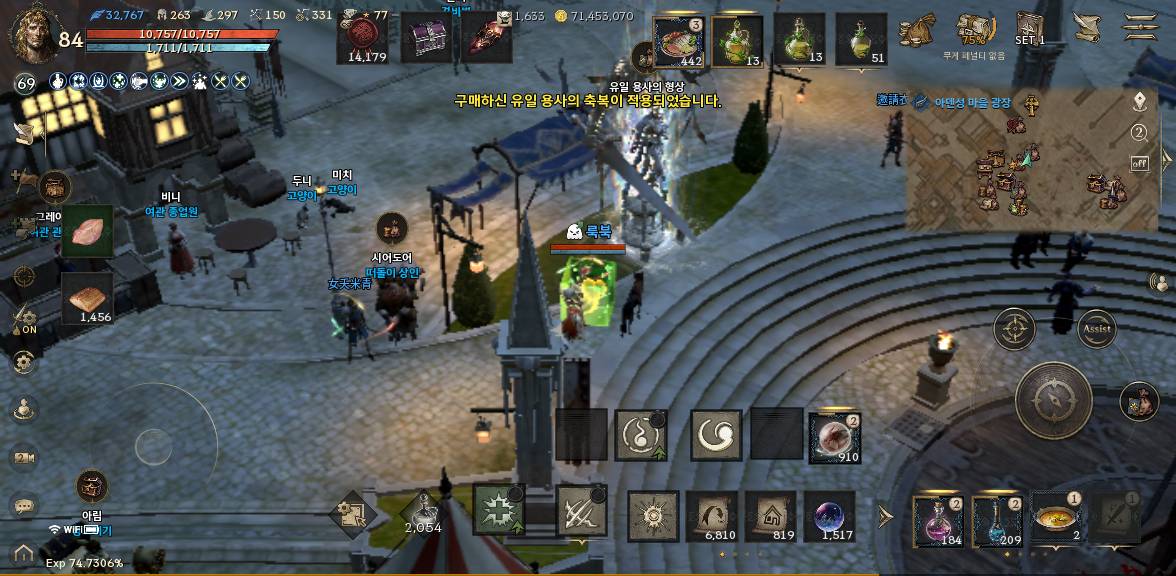This screenshot has height=576, width=1176.
Task: Use the return home scroll with 819 count
Action: point(770,517)
